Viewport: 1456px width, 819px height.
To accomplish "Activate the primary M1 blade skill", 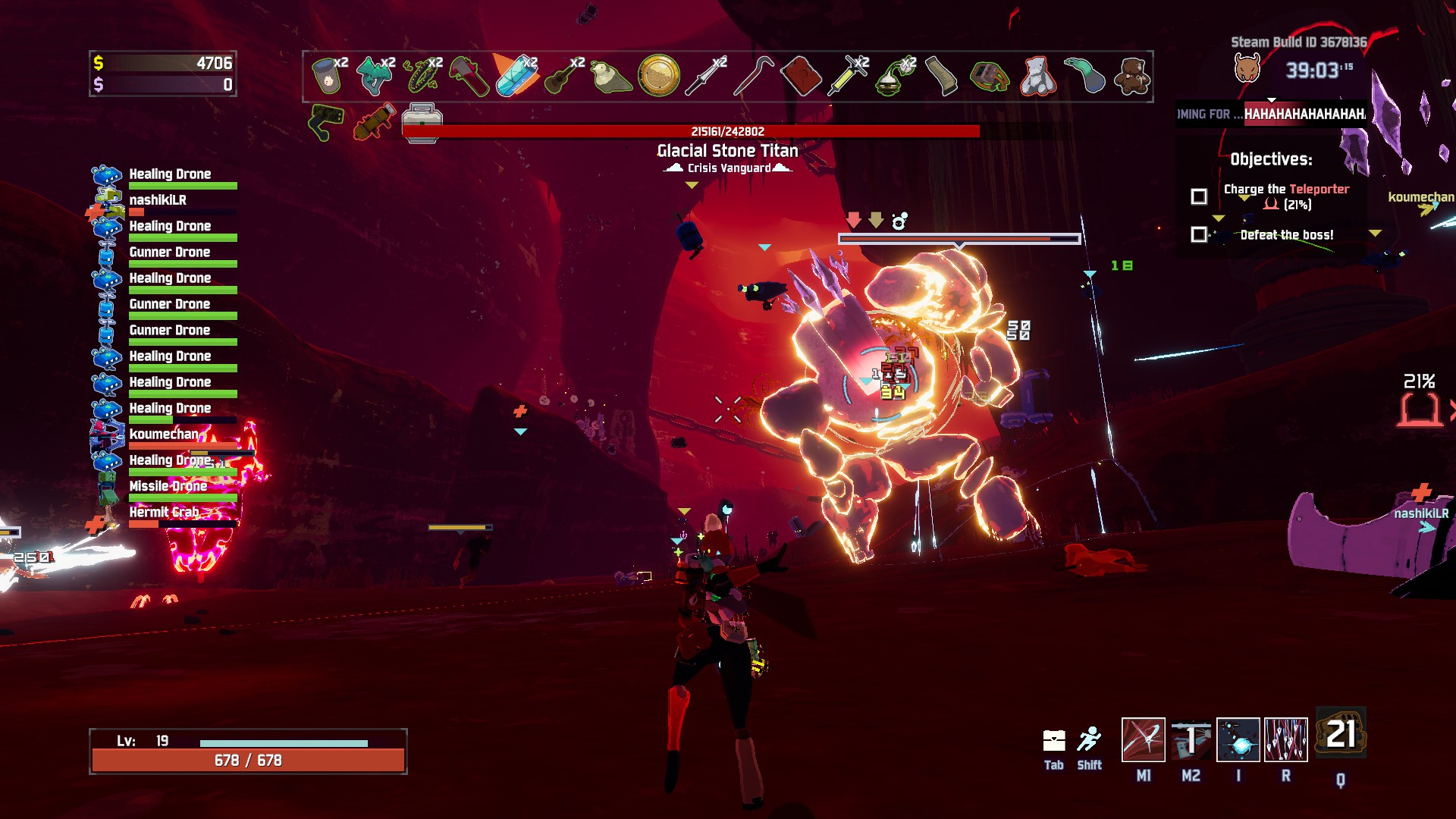I will (x=1143, y=739).
